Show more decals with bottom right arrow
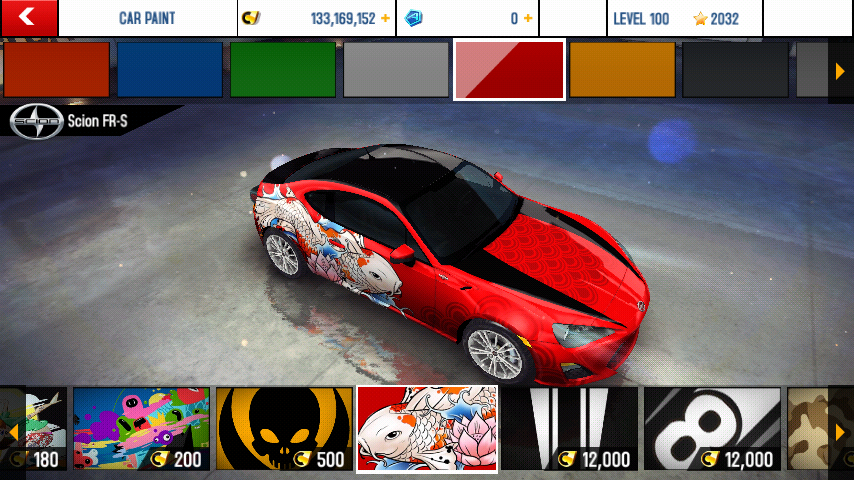 point(840,431)
